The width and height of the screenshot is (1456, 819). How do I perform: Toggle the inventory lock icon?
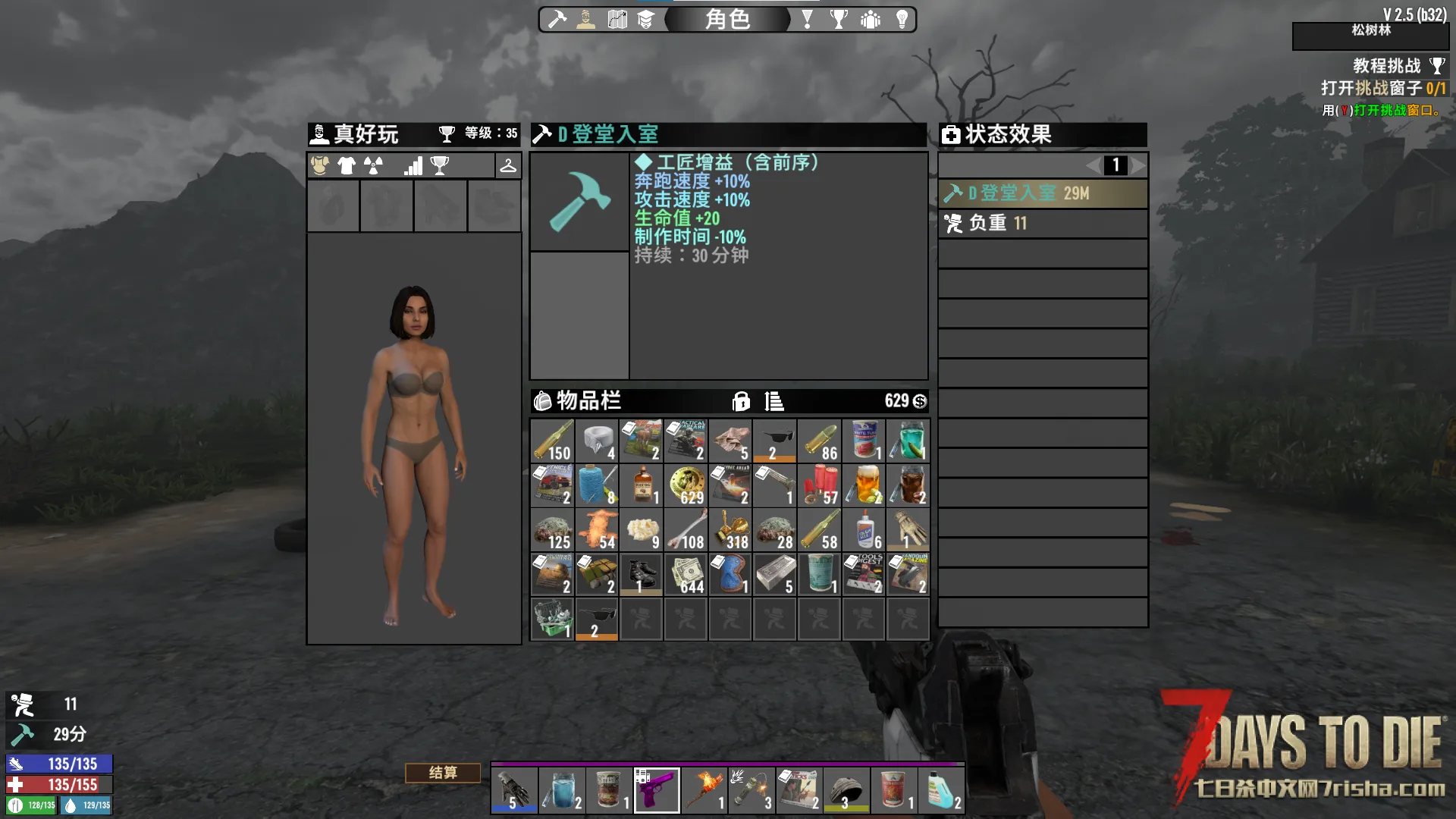(741, 401)
